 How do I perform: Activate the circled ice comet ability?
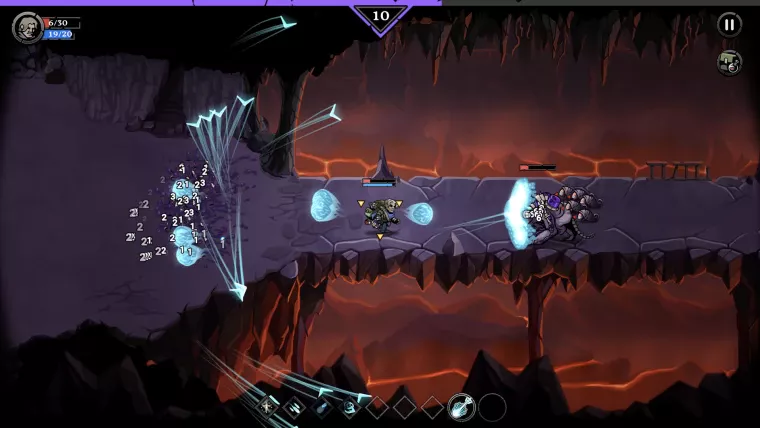click(x=461, y=406)
